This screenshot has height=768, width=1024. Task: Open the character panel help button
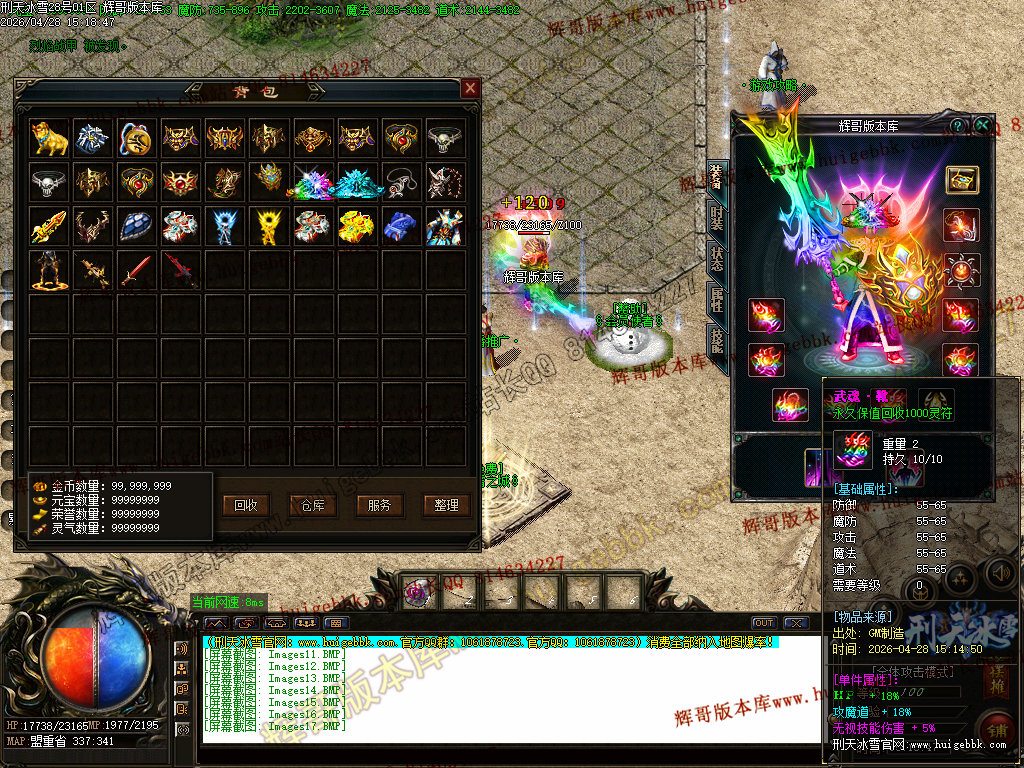(958, 125)
